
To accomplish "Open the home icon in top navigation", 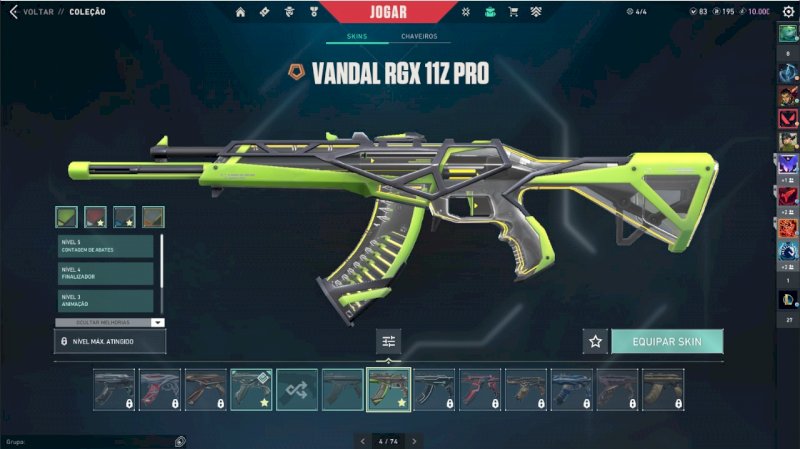I will click(240, 12).
